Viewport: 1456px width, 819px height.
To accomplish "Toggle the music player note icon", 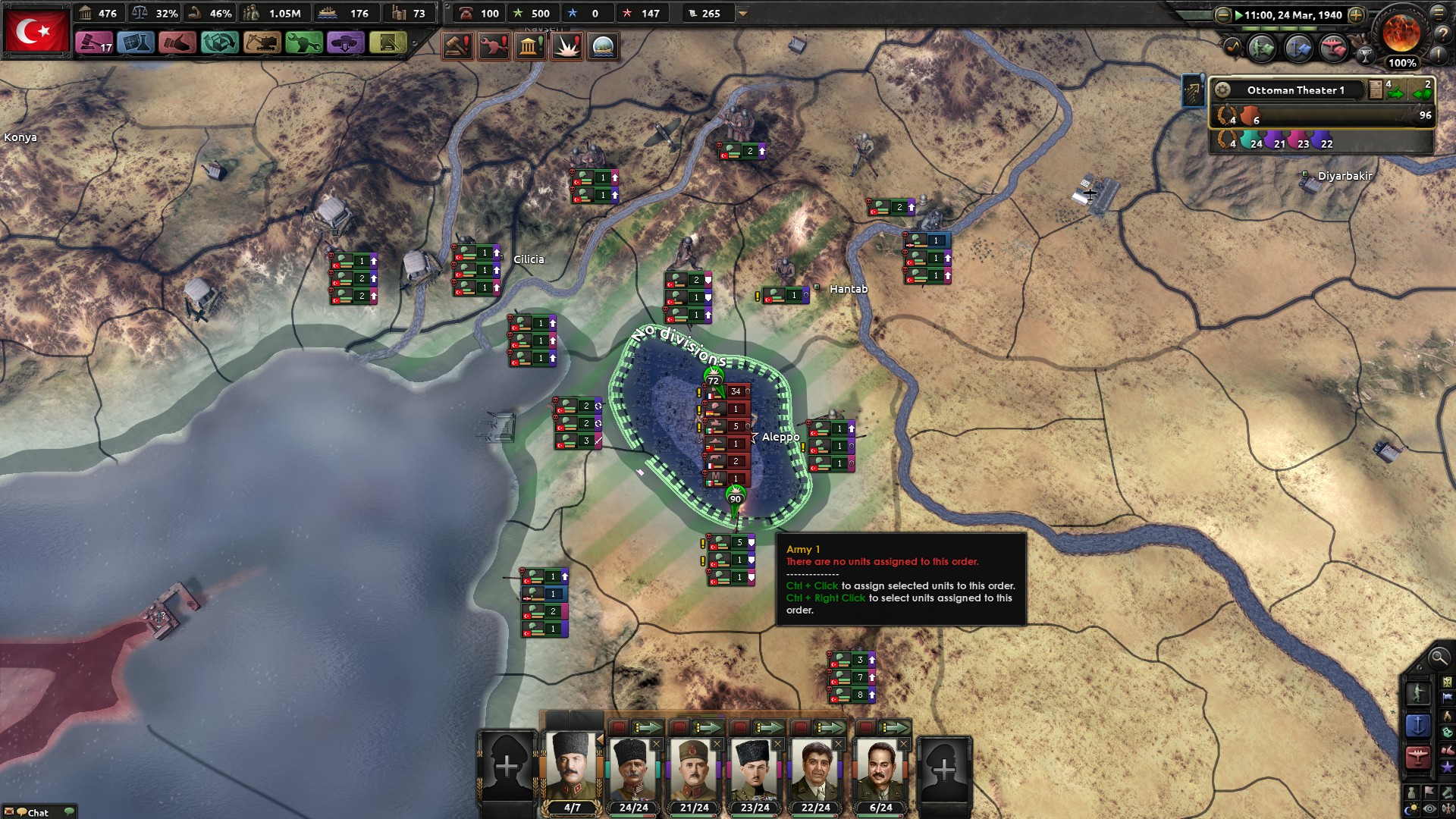I will [1232, 45].
